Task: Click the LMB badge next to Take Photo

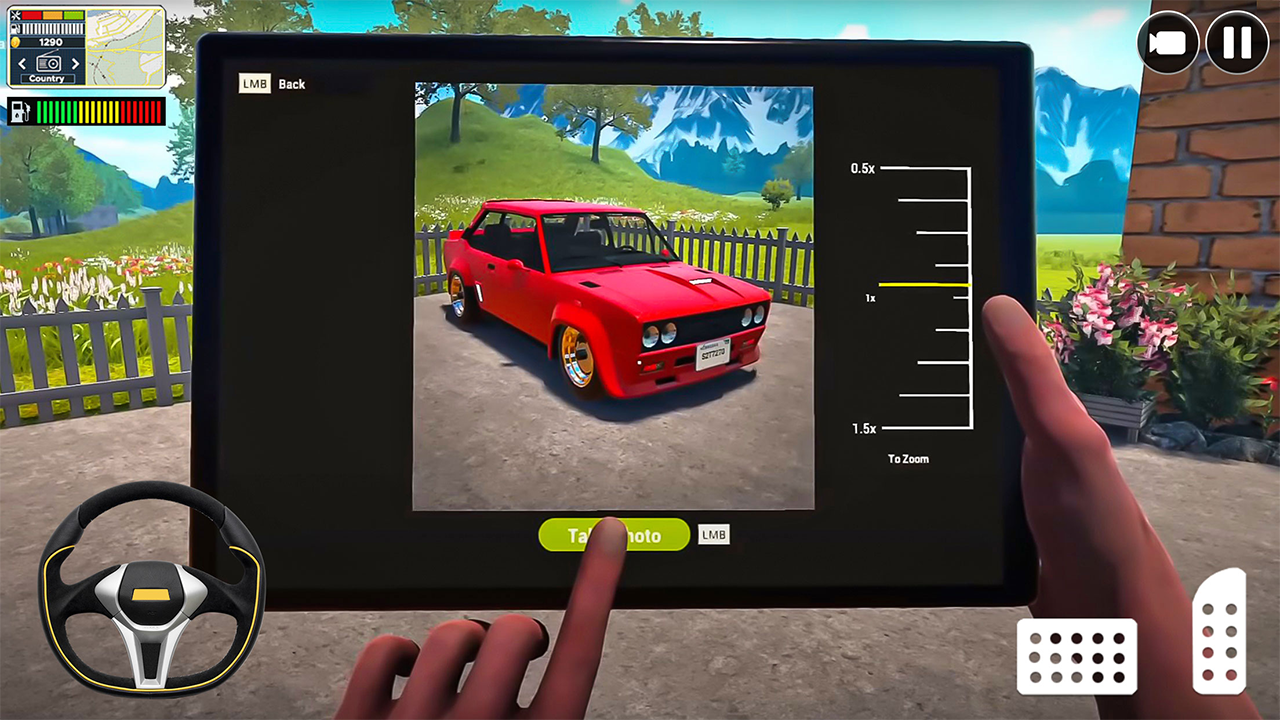Action: (713, 535)
